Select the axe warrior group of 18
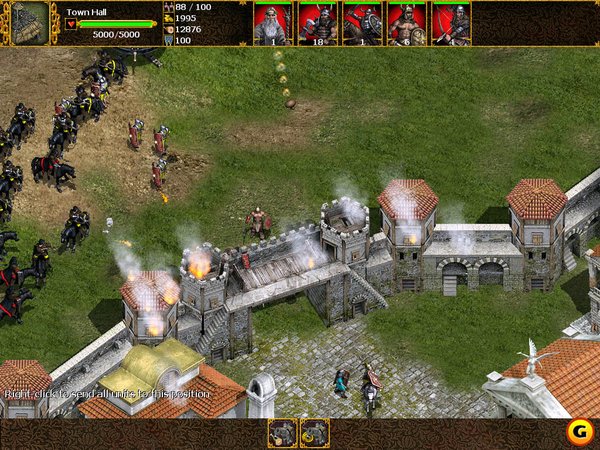Screen dimensions: 600x450 317,23
